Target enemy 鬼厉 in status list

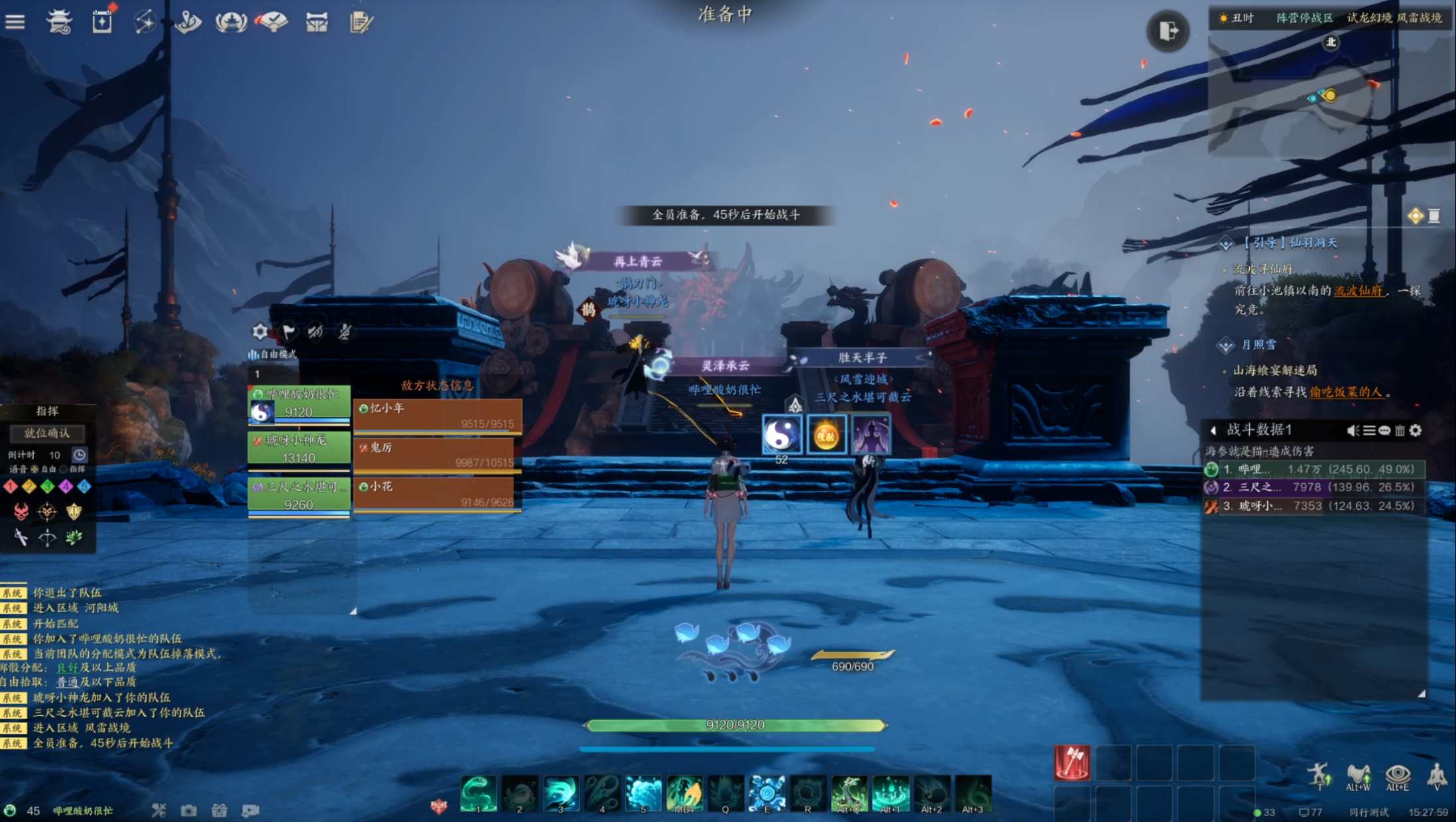click(438, 455)
